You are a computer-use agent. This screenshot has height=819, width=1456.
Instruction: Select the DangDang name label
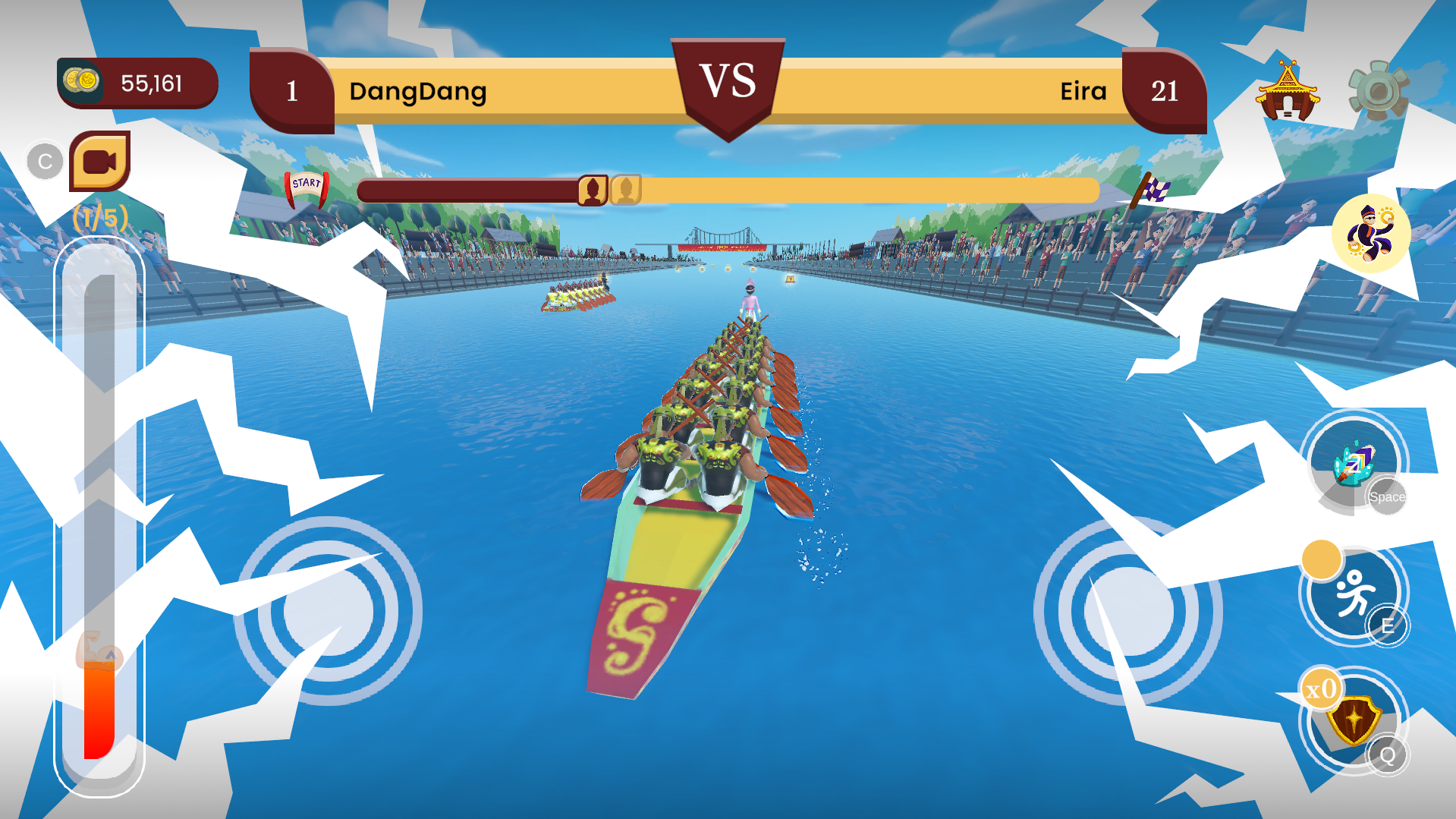tap(418, 92)
